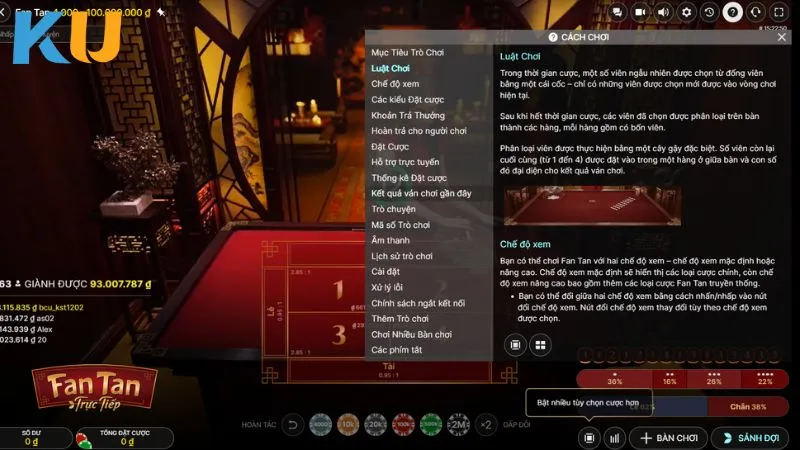Image resolution: width=800 pixels, height=450 pixels.
Task: Open 'Lịch sử trò chơi' help topic
Action: pos(402,256)
